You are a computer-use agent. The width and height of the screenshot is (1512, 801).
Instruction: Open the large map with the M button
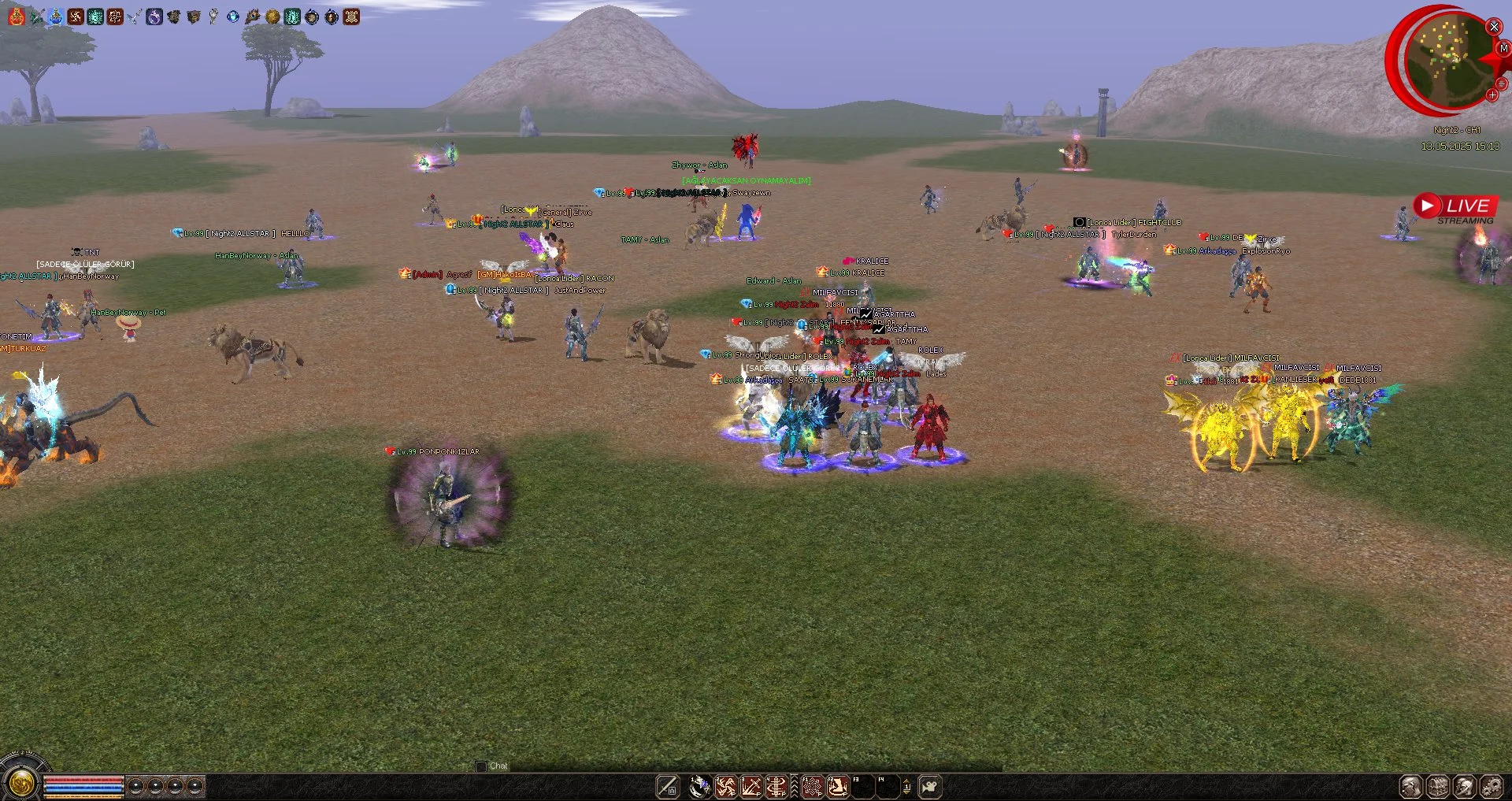(1503, 48)
